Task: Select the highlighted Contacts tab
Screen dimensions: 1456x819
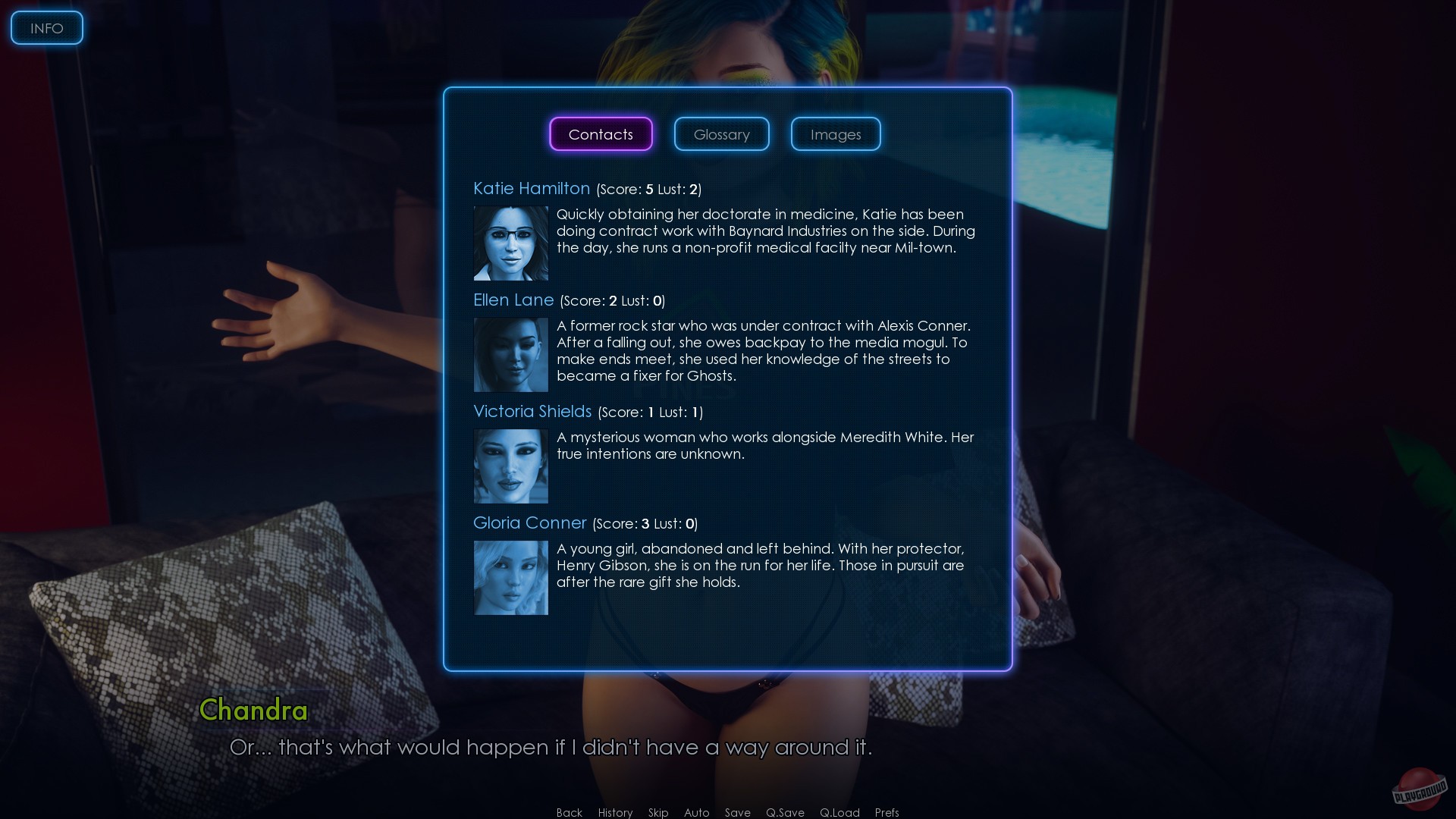Action: pyautogui.click(x=601, y=133)
